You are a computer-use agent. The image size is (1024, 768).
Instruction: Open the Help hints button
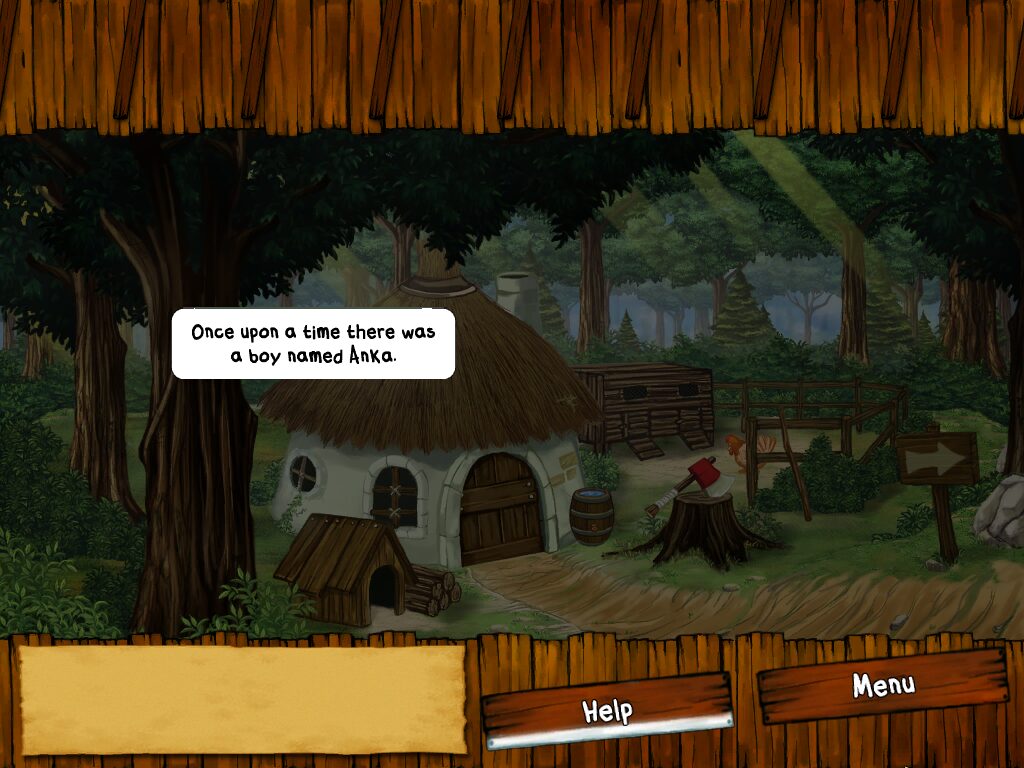(607, 710)
